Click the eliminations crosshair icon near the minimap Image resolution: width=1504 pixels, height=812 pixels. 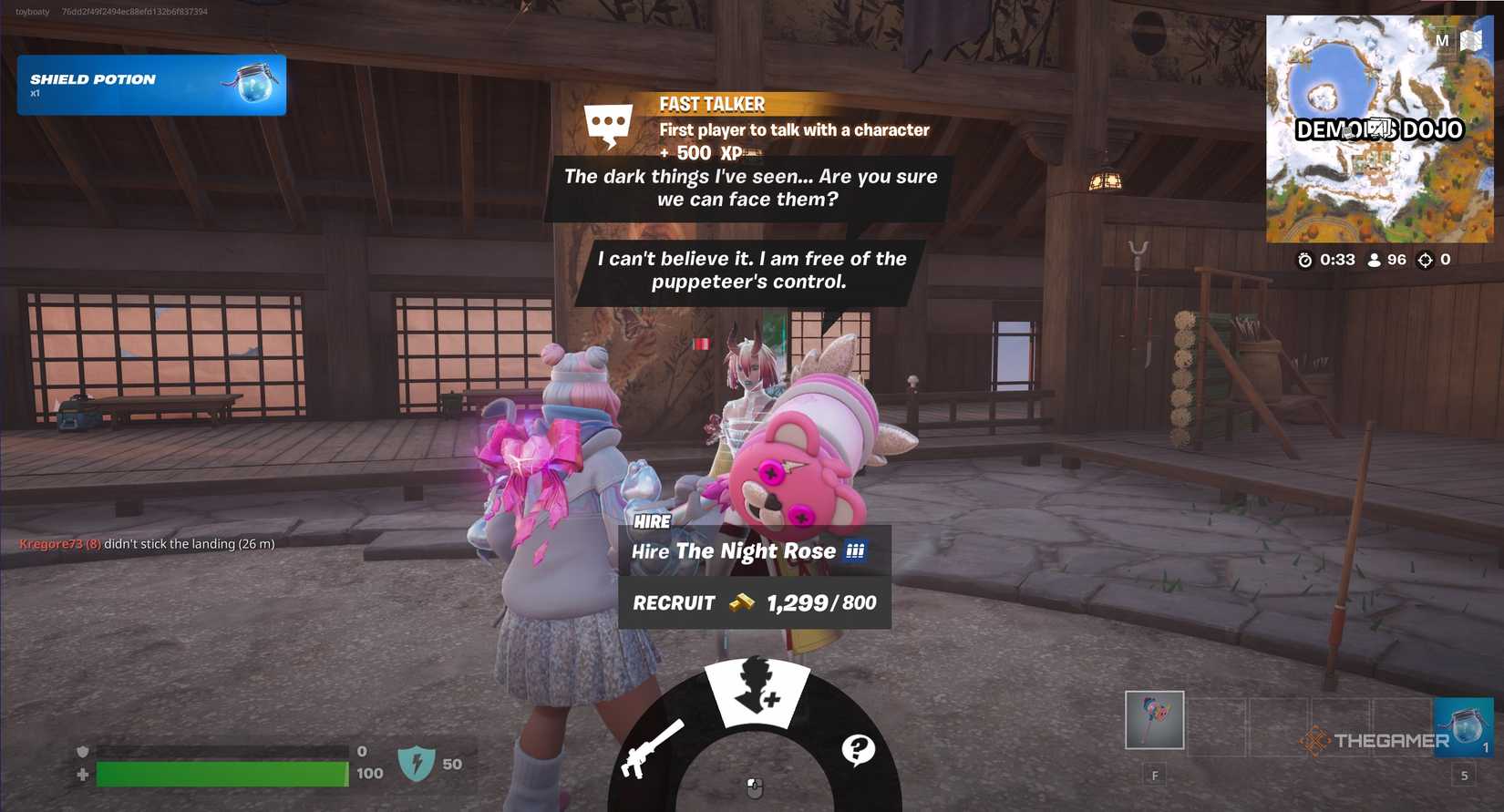(x=1425, y=261)
